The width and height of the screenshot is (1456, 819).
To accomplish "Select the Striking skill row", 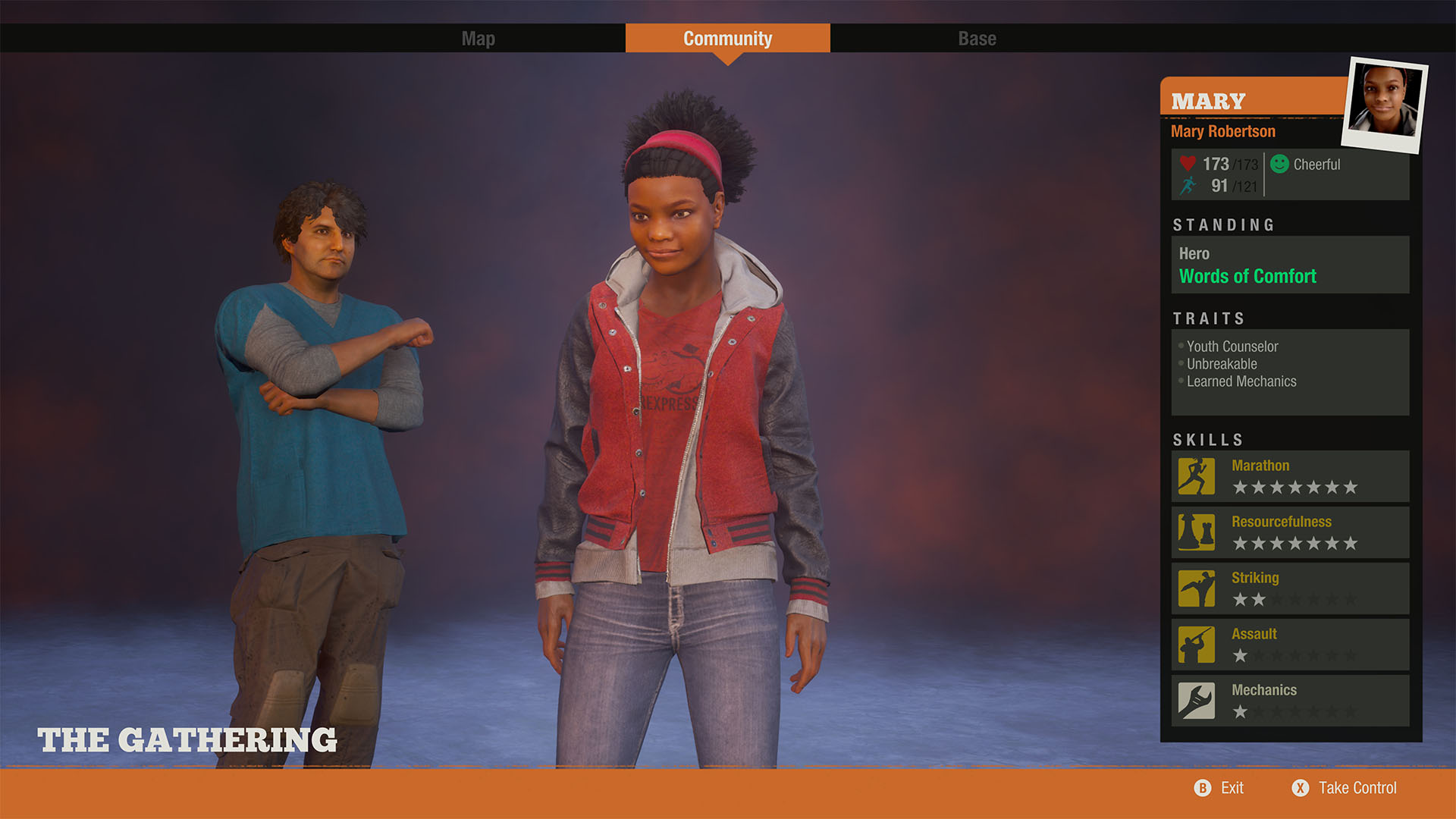I will click(1290, 588).
